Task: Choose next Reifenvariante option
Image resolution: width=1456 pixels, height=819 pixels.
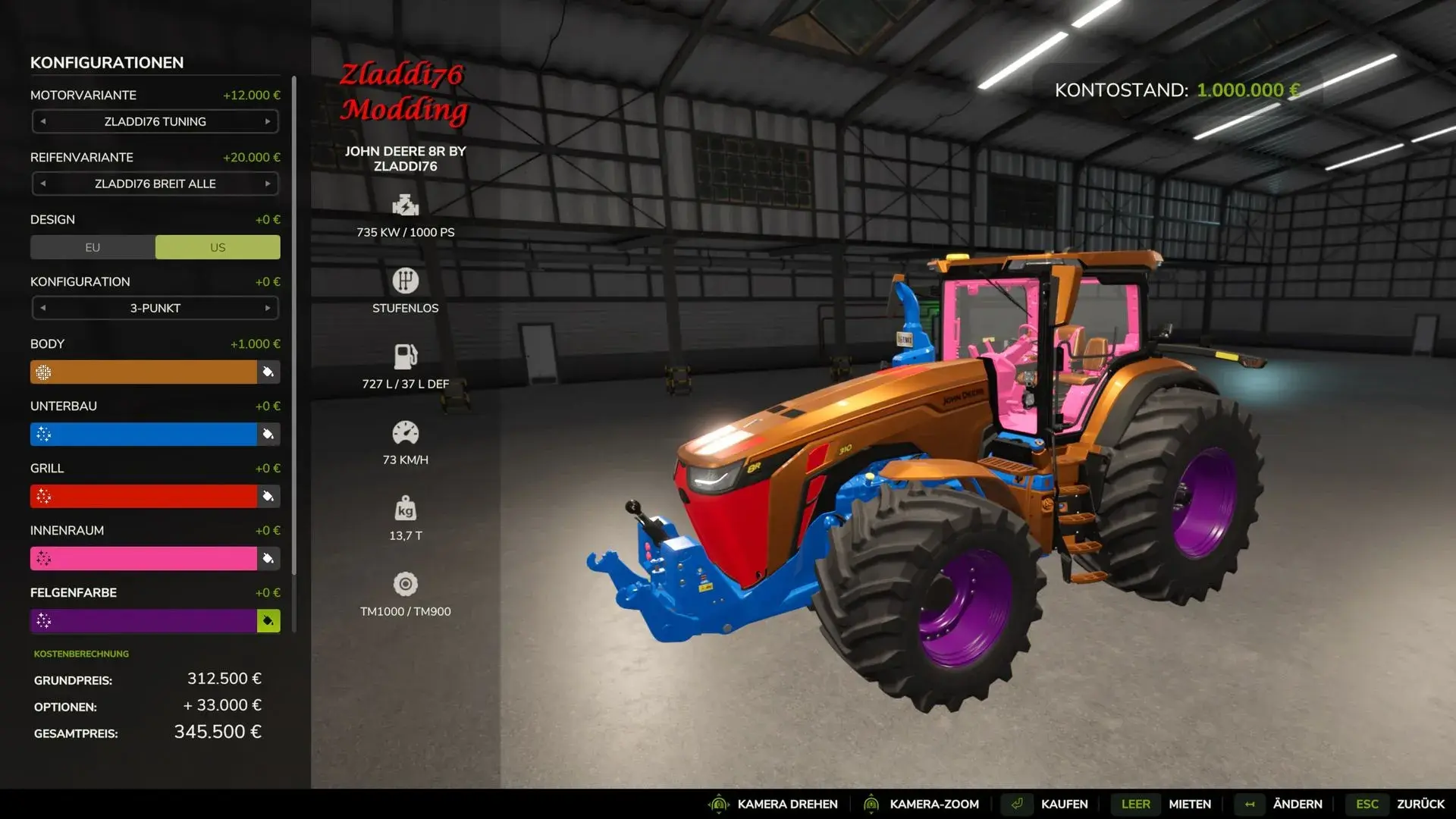Action: [268, 184]
